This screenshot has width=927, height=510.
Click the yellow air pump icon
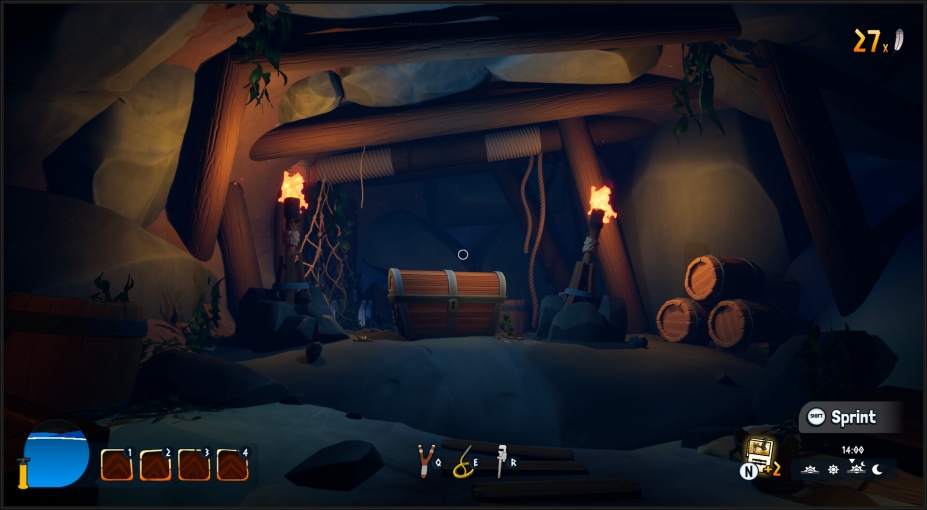pos(23,471)
